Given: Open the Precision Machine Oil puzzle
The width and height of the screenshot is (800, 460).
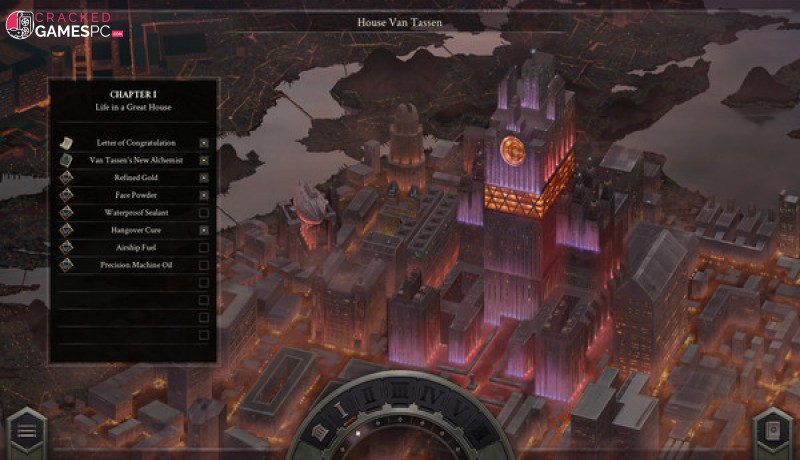Looking at the screenshot, I should click(x=135, y=265).
